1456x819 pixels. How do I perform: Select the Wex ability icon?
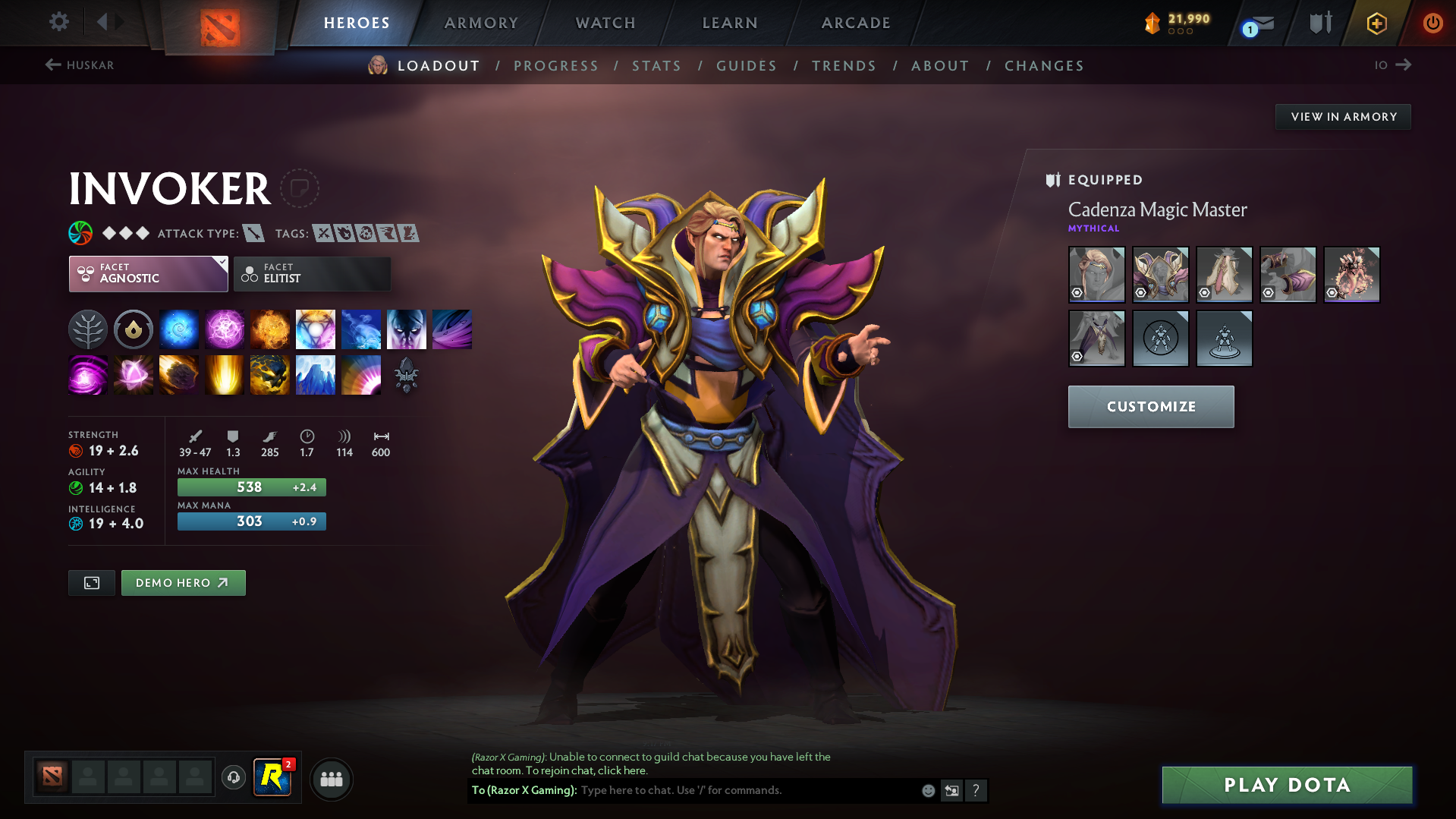click(225, 329)
